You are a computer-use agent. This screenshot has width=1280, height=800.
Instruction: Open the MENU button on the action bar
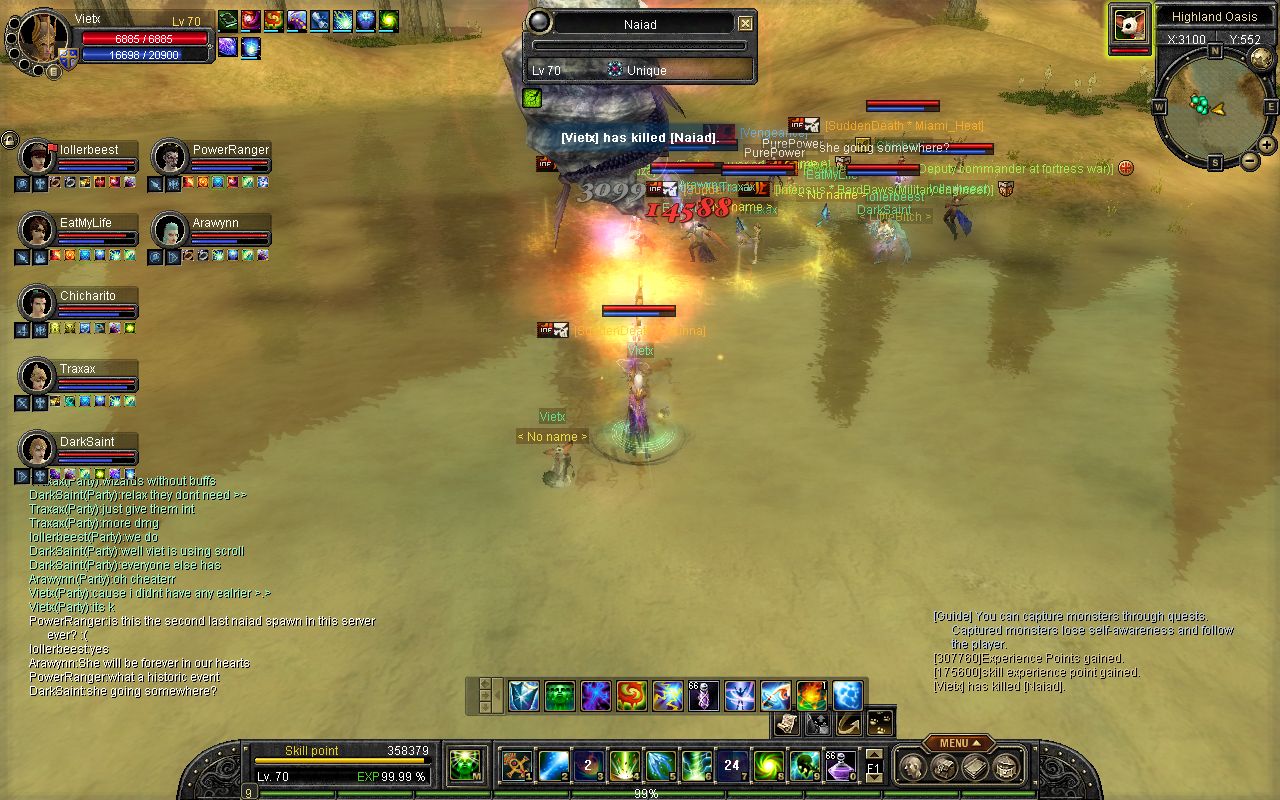pyautogui.click(x=958, y=743)
